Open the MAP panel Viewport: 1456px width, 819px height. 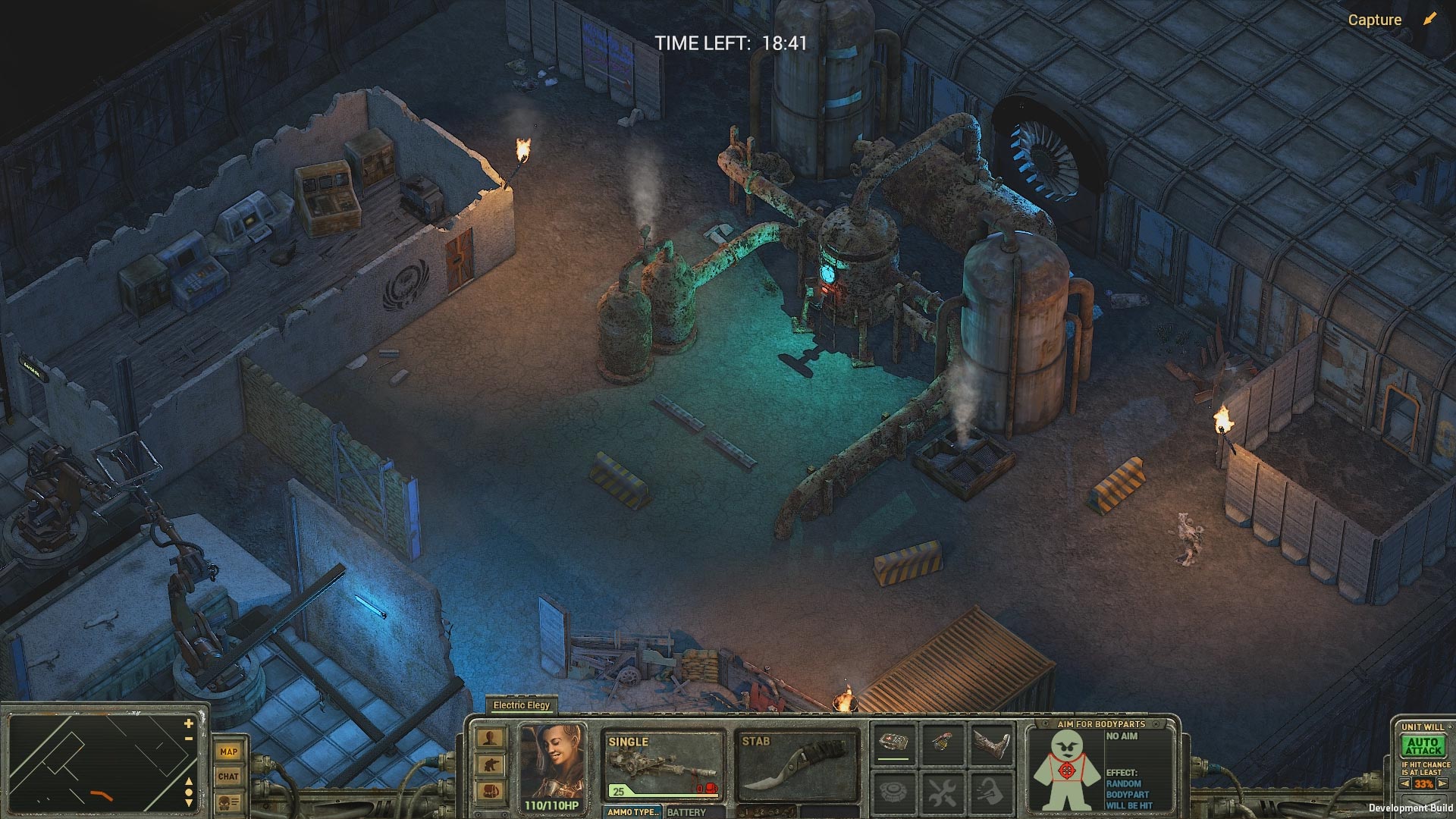click(228, 752)
